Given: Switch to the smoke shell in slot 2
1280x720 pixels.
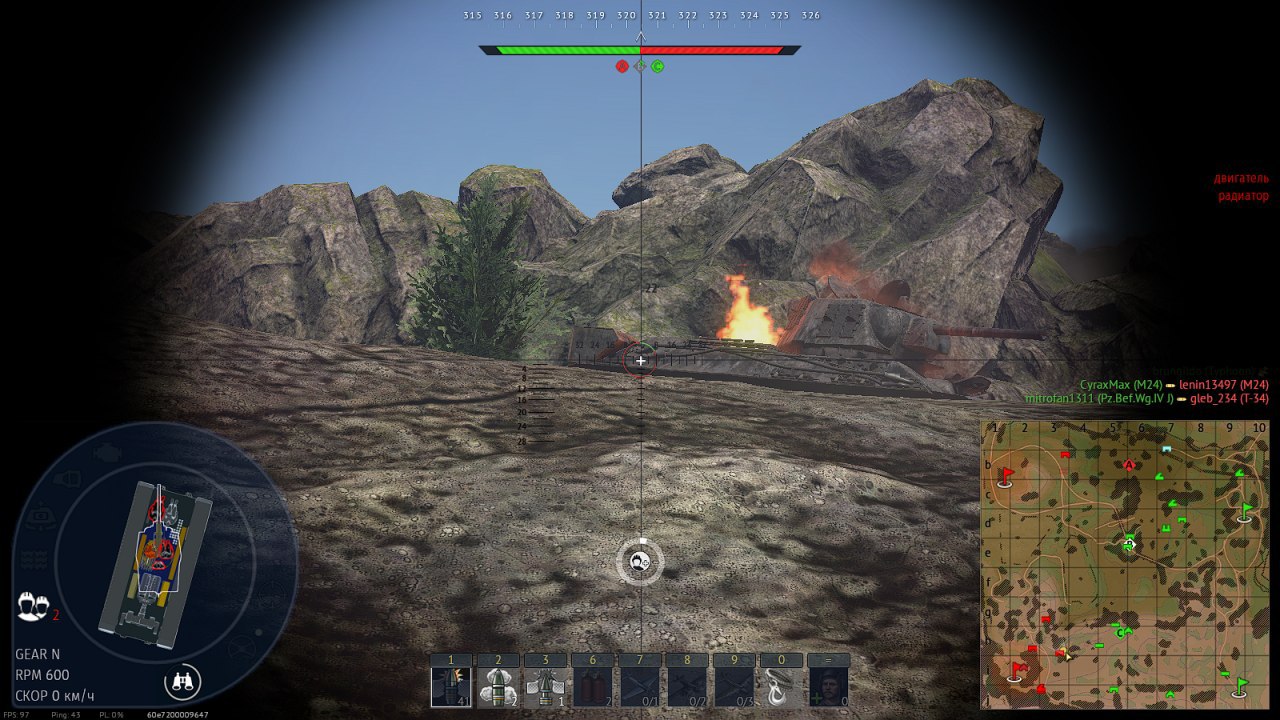Looking at the screenshot, I should coord(498,687).
